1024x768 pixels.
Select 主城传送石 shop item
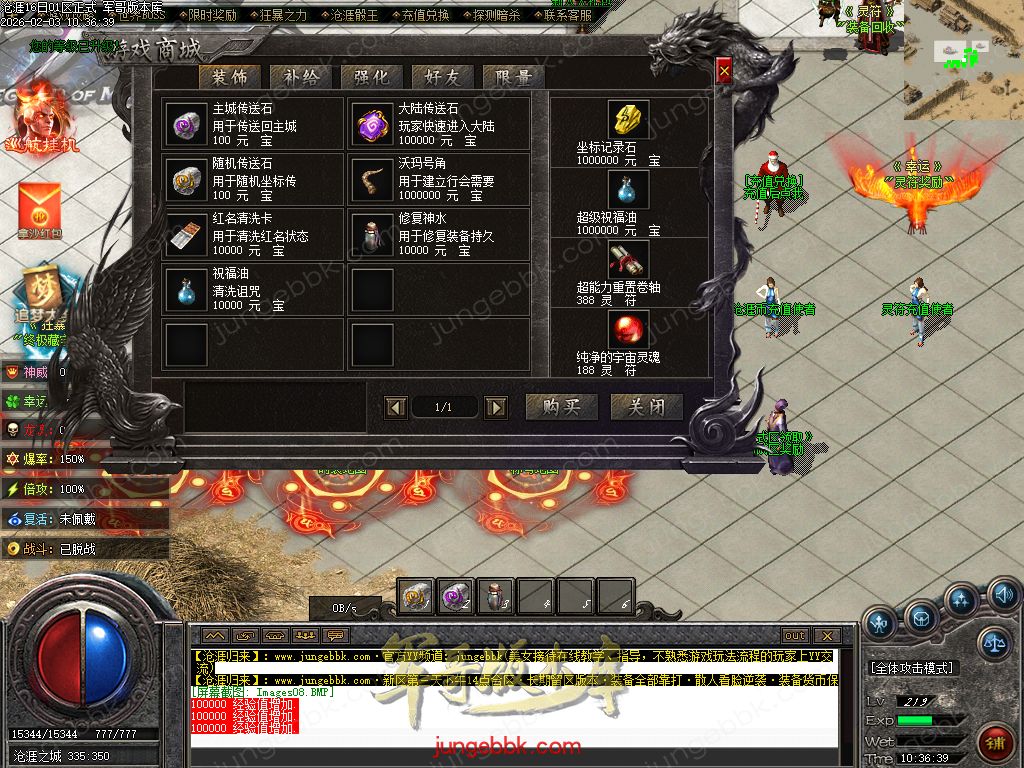tap(186, 125)
